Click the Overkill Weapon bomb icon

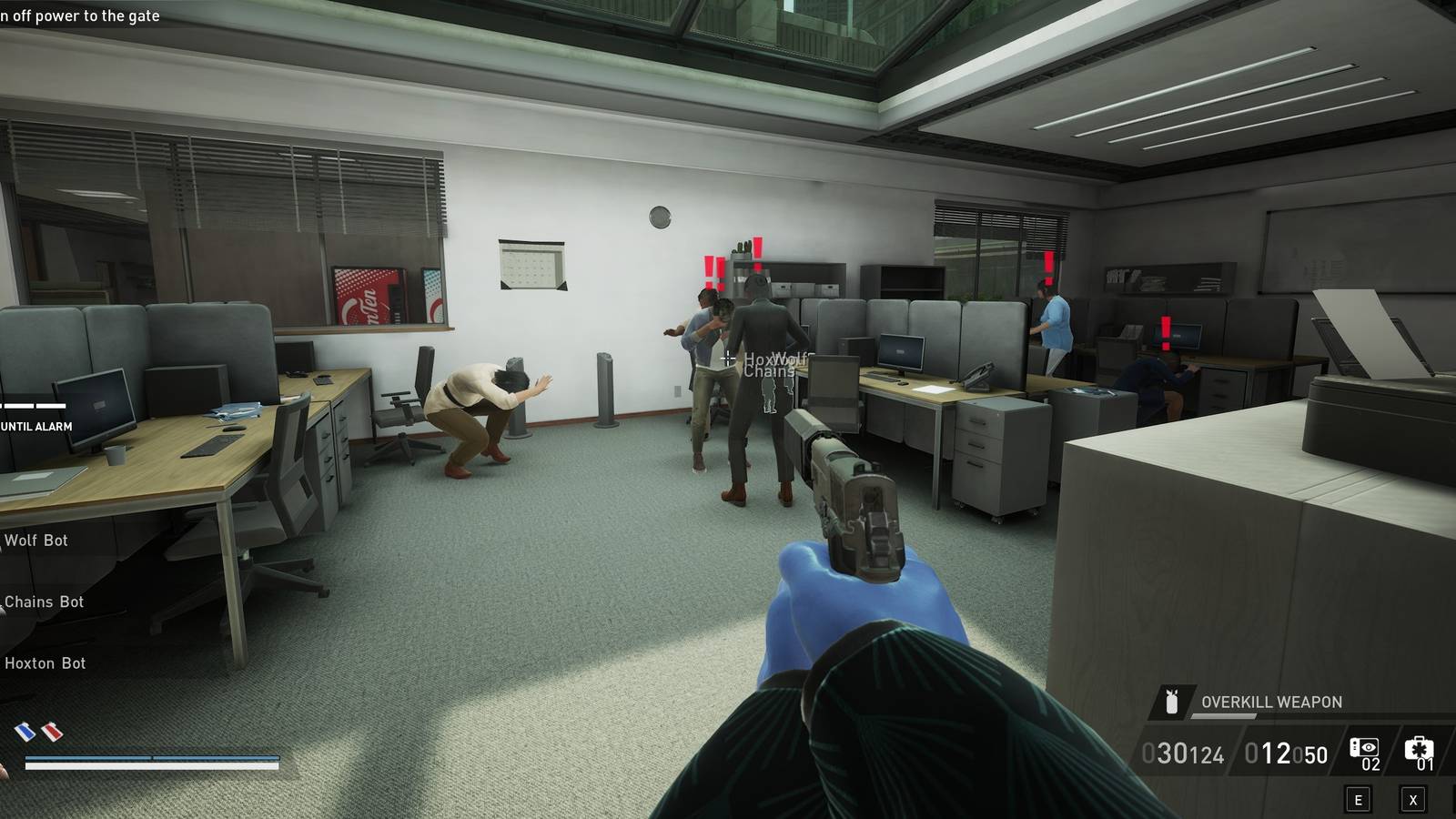[x=1174, y=702]
